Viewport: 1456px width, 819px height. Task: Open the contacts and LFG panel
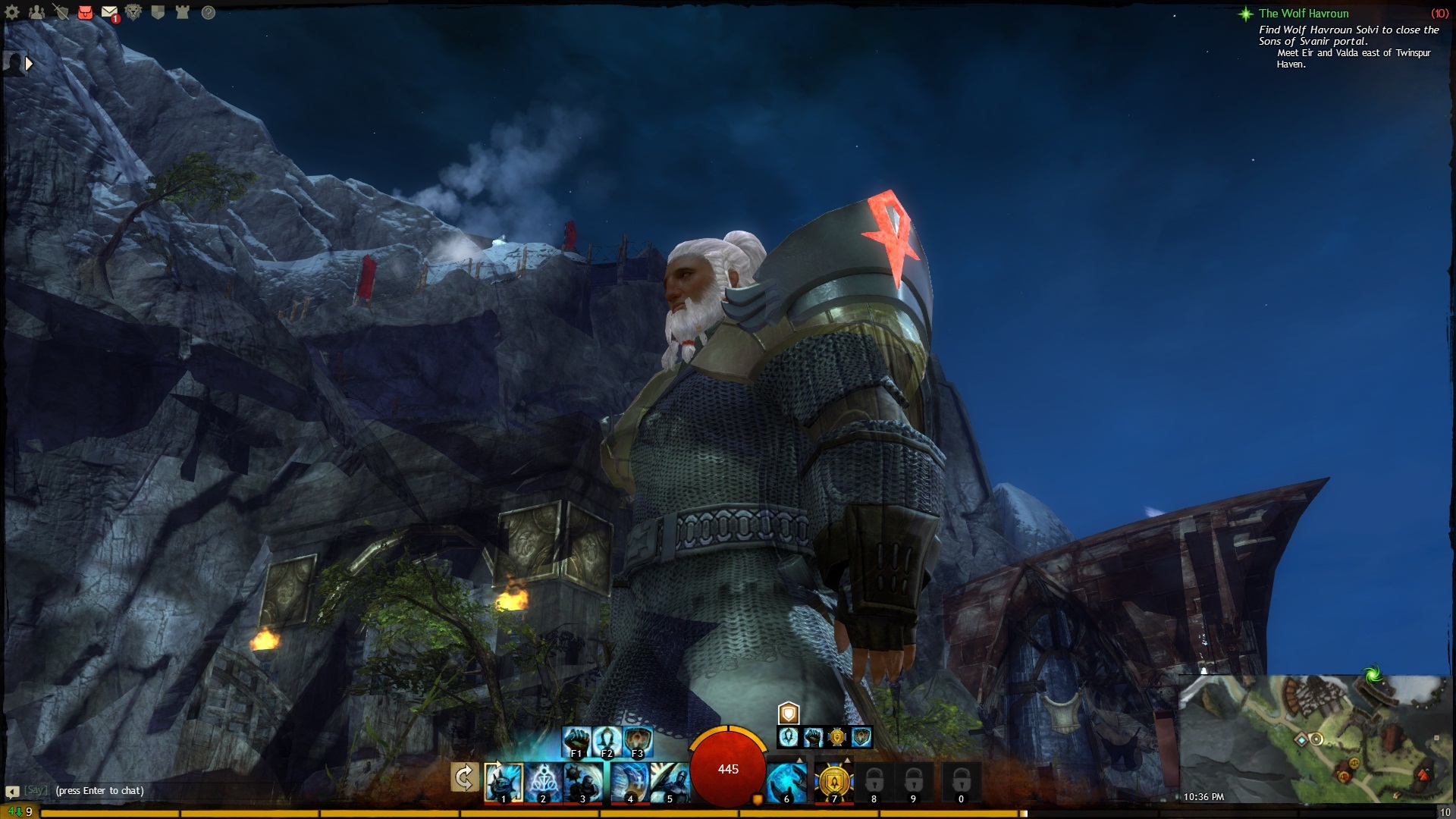(36, 12)
